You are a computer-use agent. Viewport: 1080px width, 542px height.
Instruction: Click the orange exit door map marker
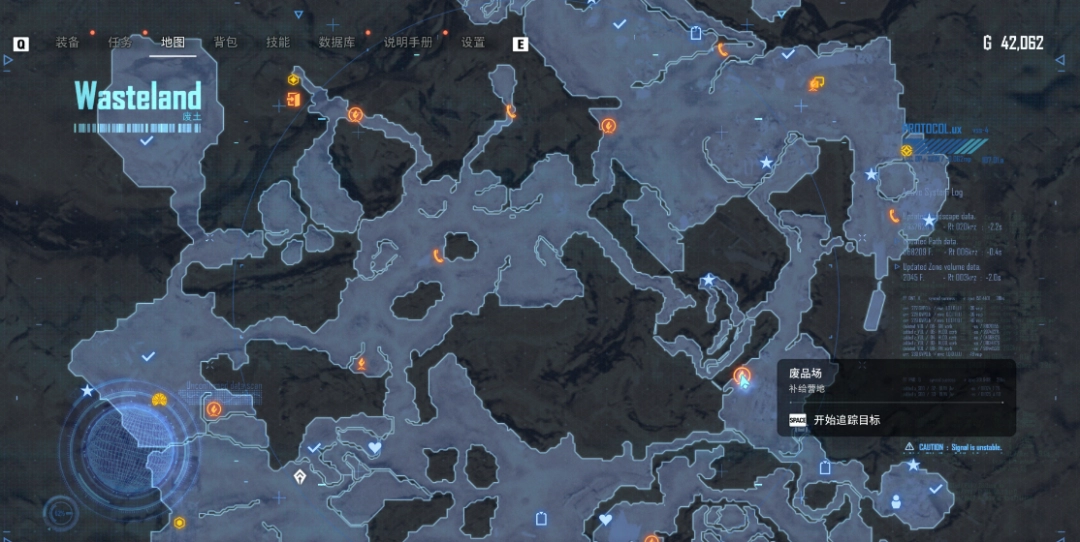pos(293,99)
